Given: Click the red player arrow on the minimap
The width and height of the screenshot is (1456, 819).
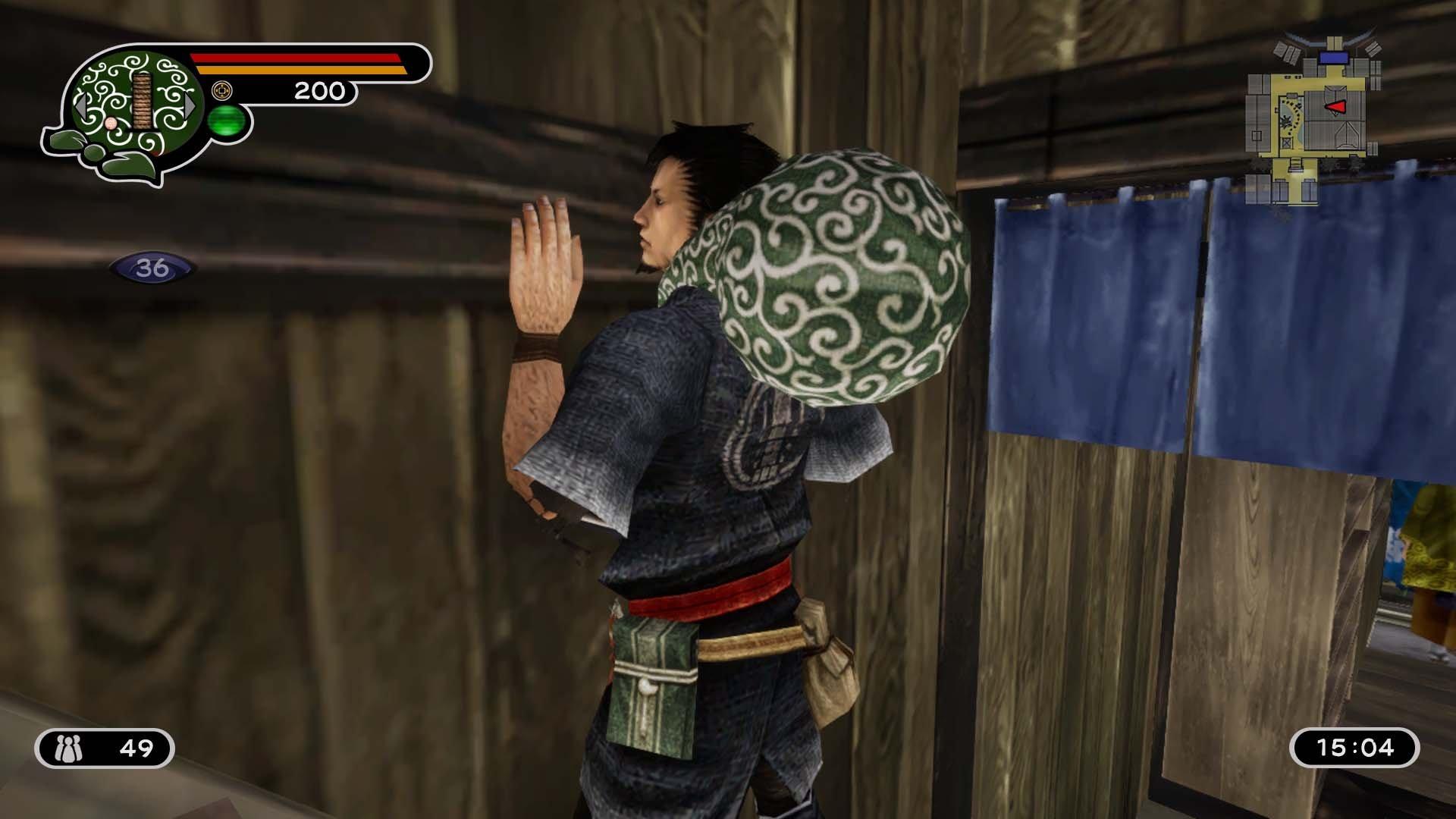Looking at the screenshot, I should click(x=1335, y=107).
